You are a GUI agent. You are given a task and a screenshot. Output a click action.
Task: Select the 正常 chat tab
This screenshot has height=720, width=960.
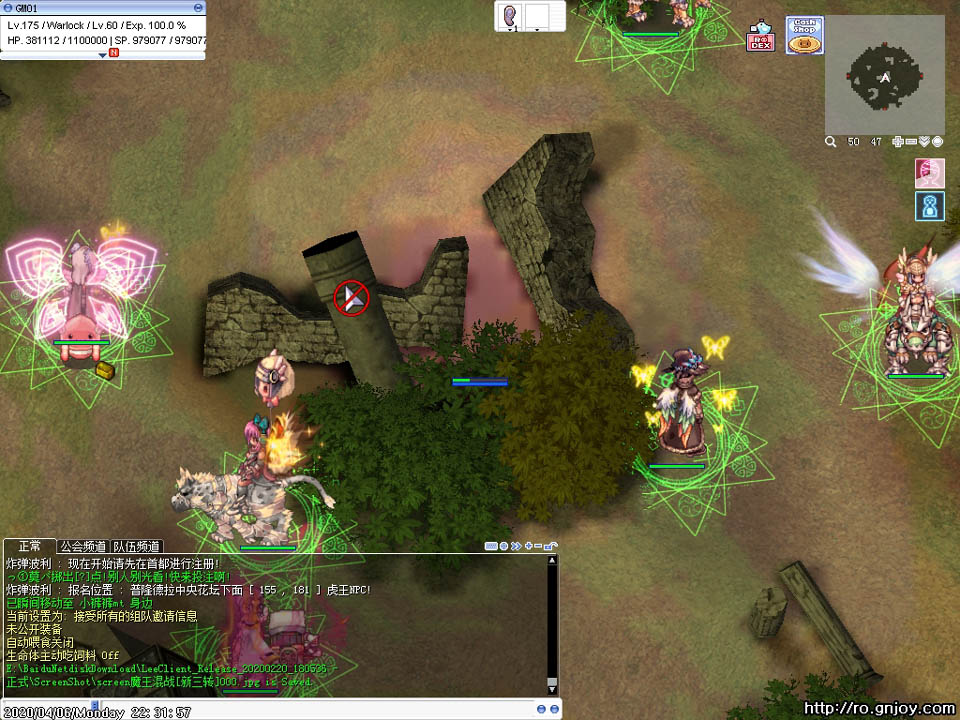29,546
